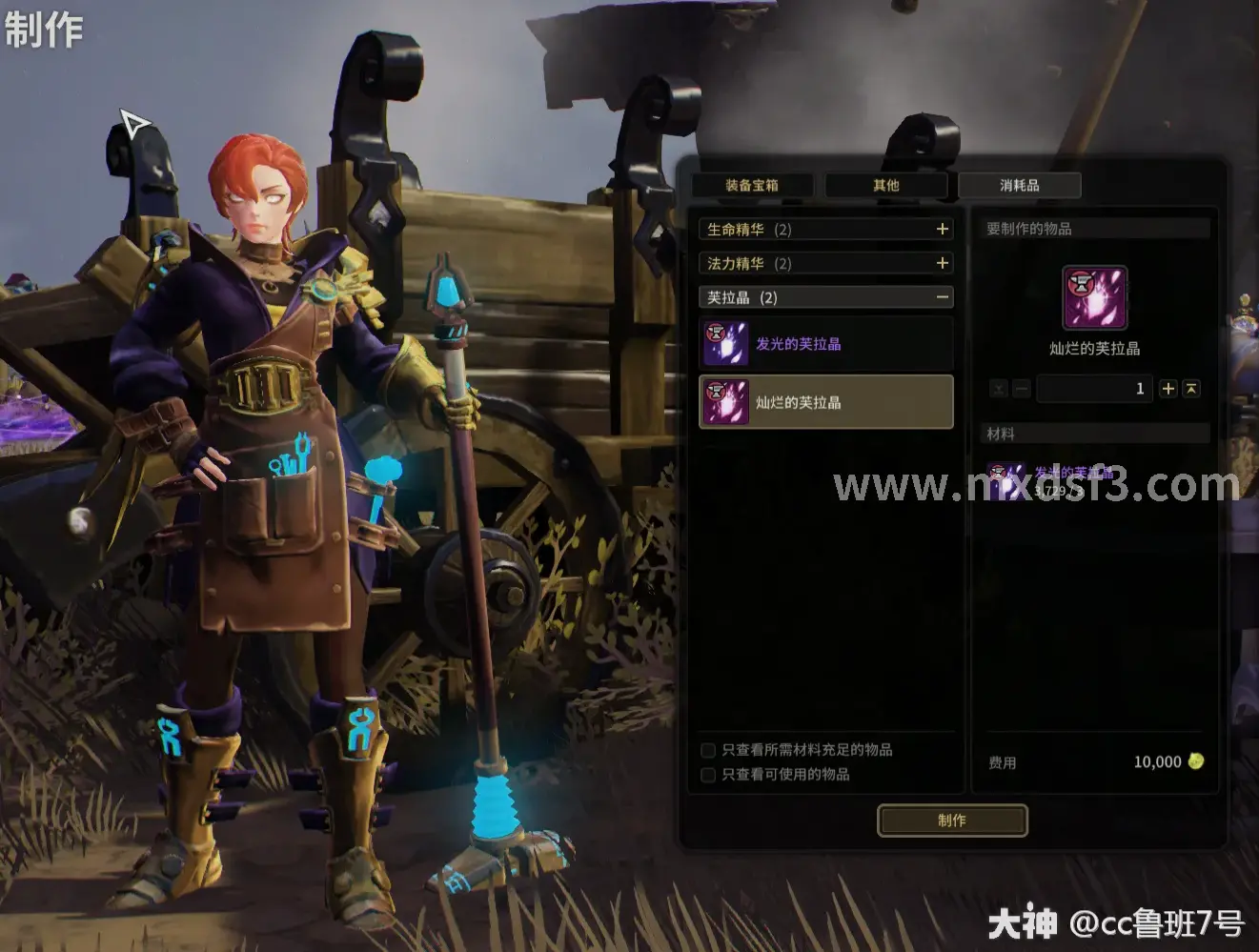Viewport: 1259px width, 952px height.
Task: Switch to the 装备宝箱 tab
Action: click(752, 185)
